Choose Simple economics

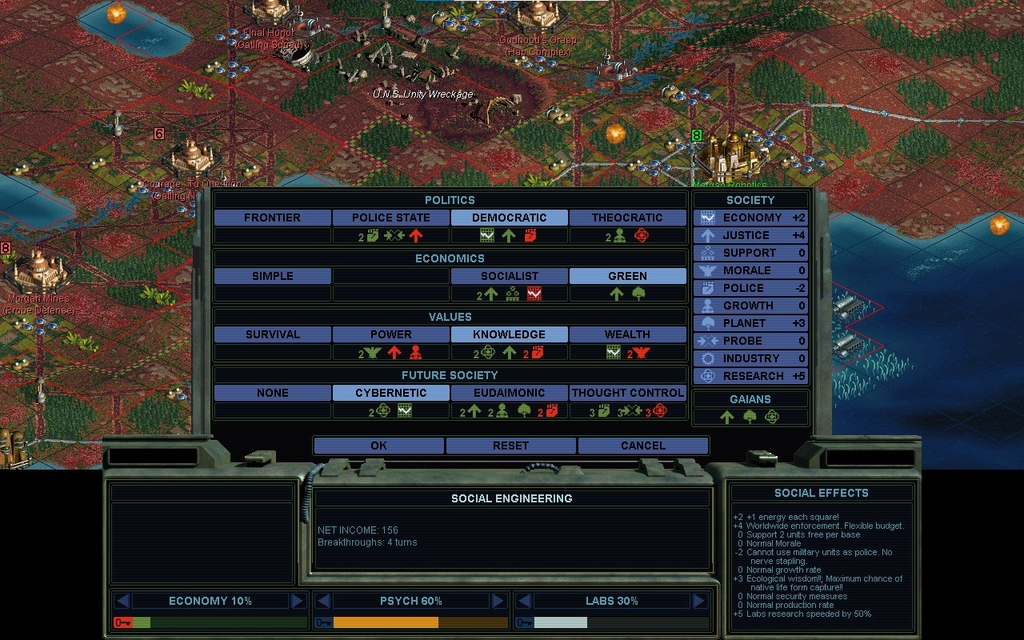click(272, 276)
